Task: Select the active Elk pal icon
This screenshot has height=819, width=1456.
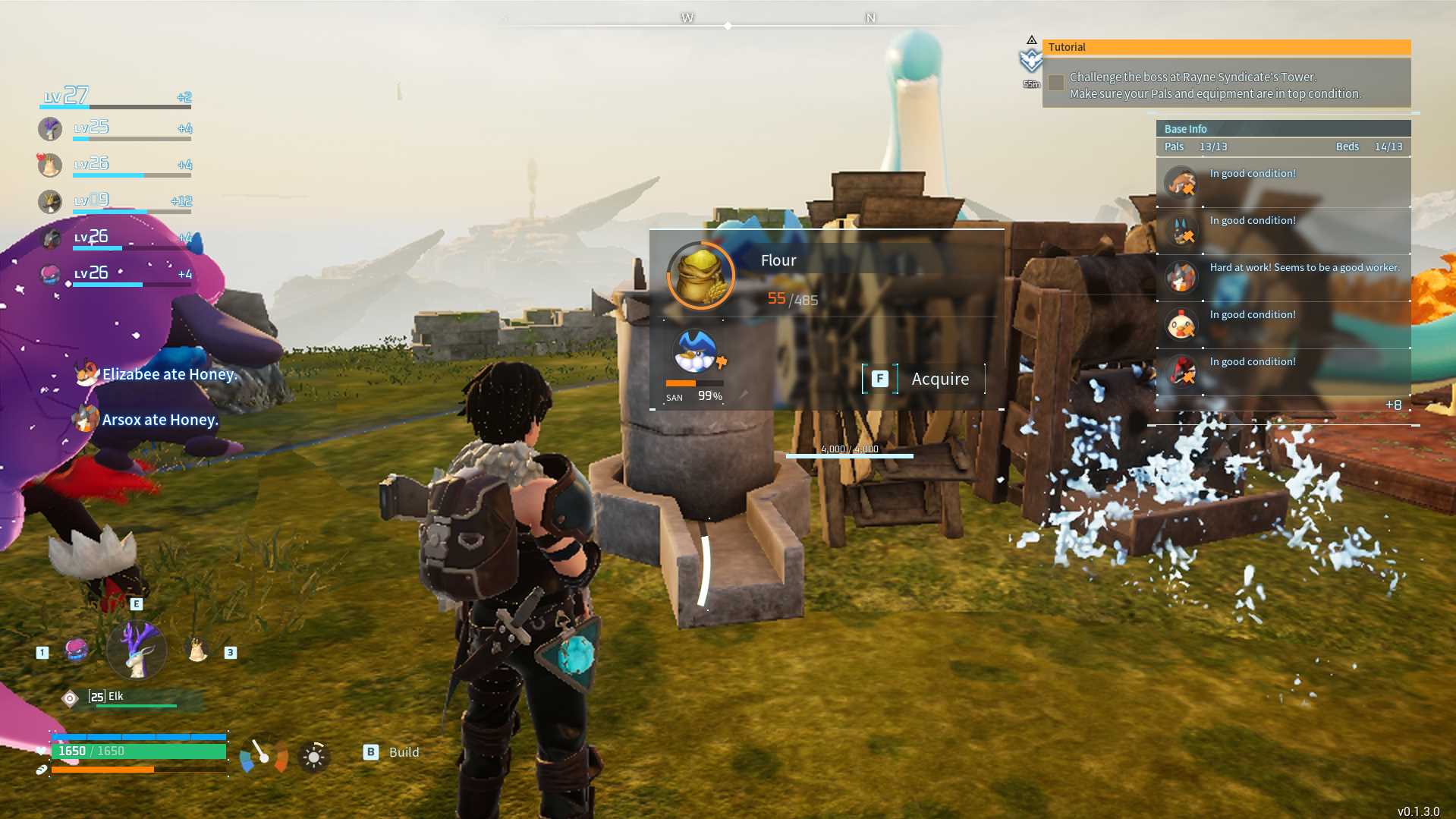Action: tap(137, 650)
